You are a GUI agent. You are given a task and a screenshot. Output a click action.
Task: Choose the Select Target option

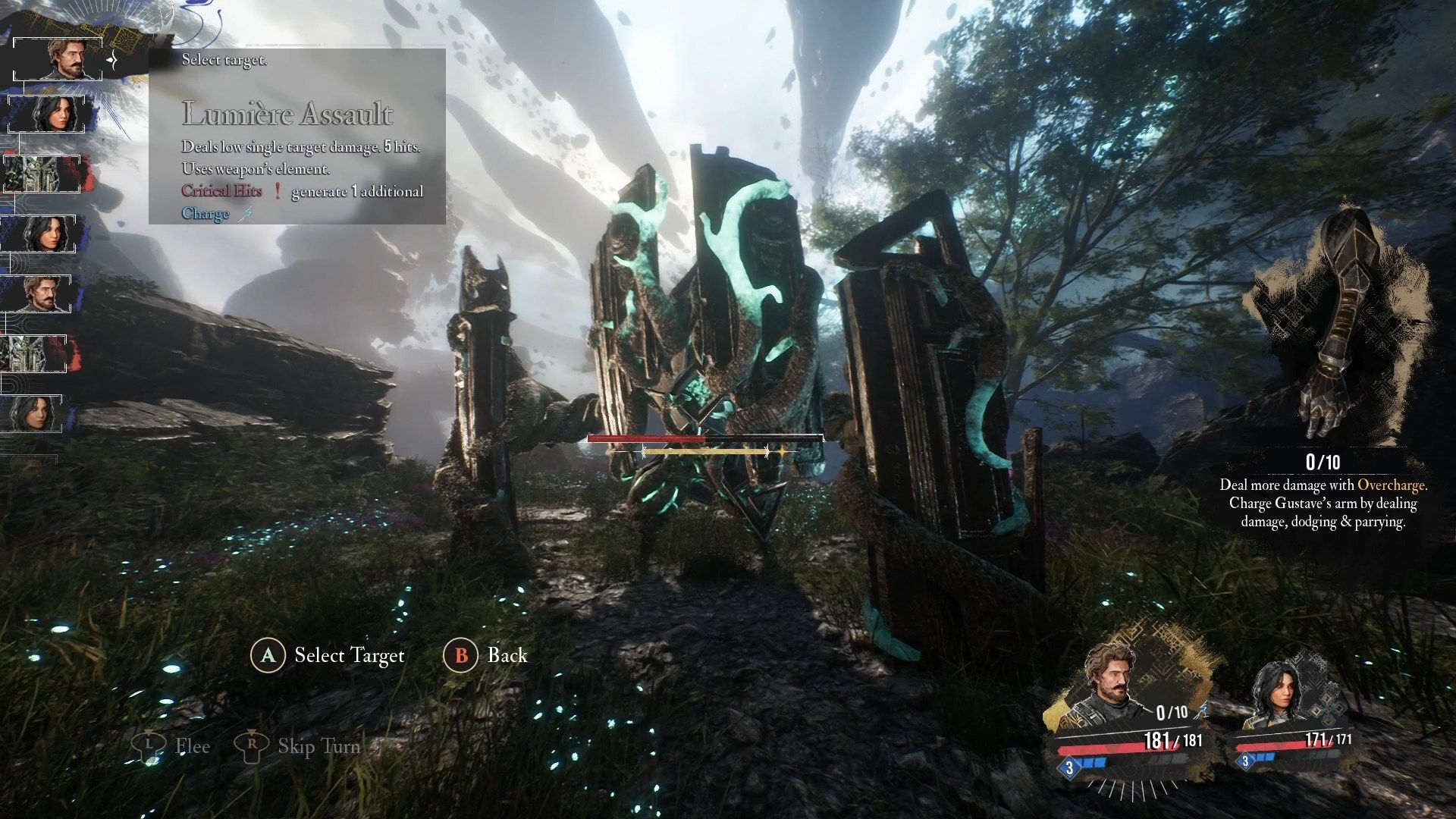coord(328,655)
